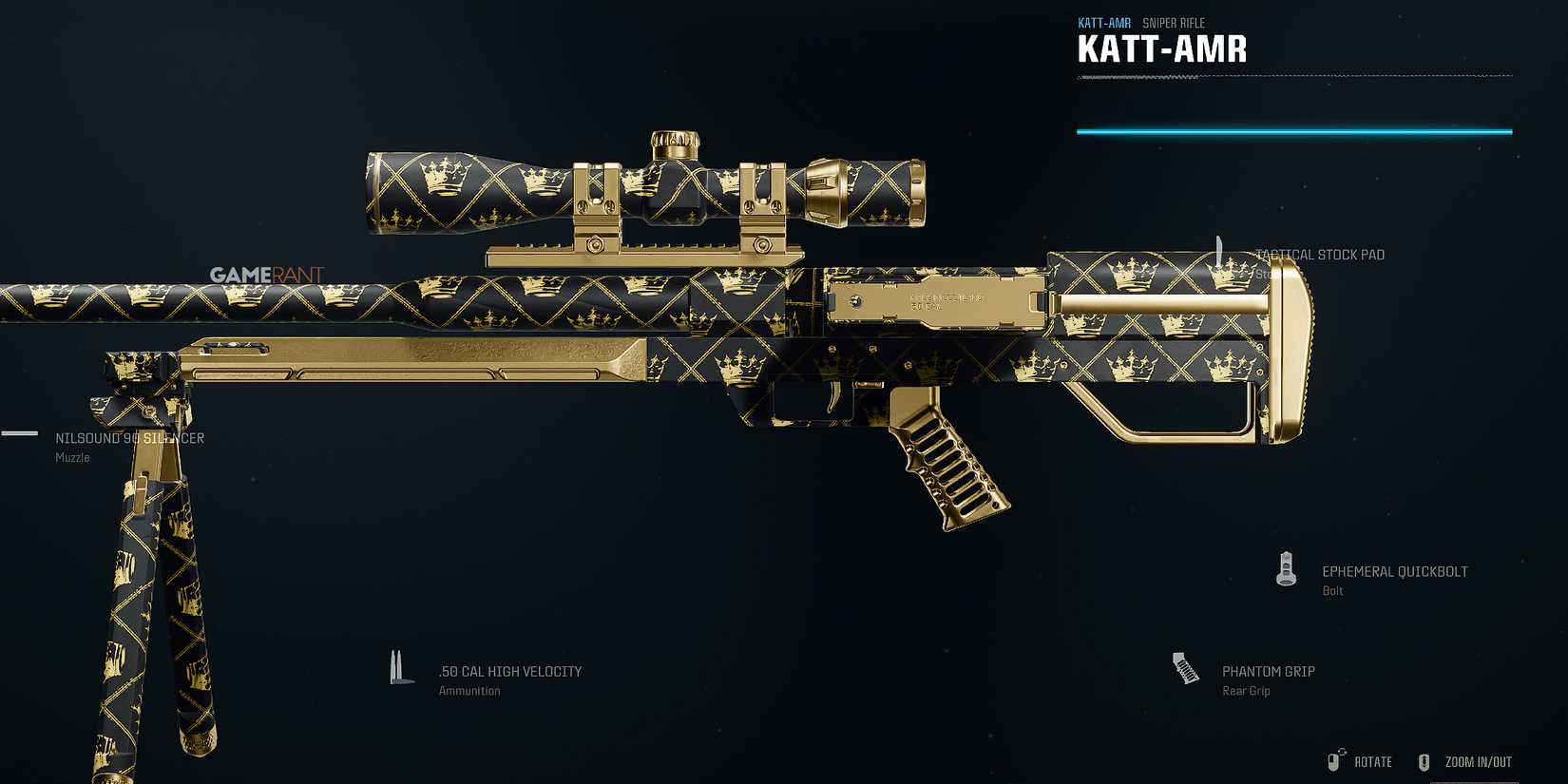
Task: Click the small dash icon beside Muzzle label
Action: tap(17, 434)
